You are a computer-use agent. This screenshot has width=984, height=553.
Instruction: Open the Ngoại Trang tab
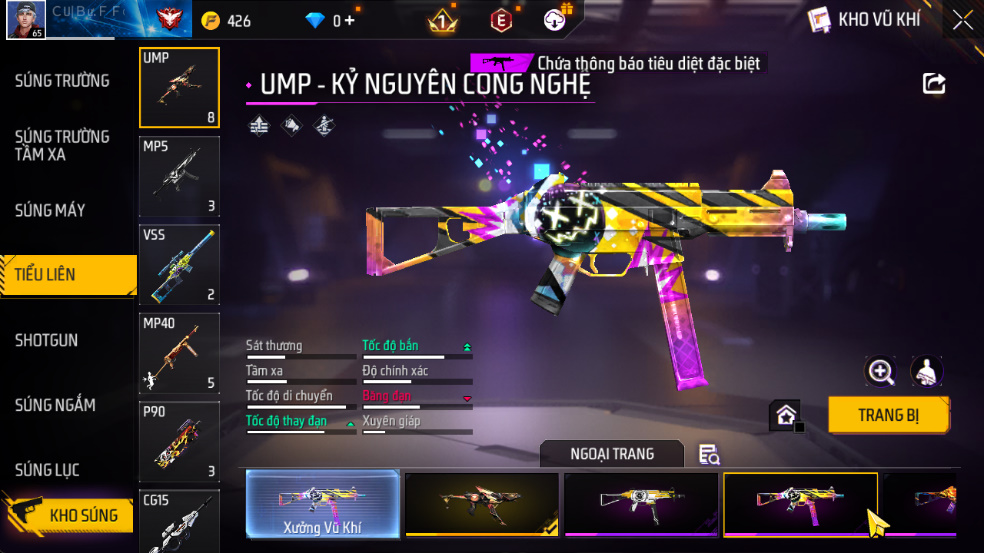coord(612,454)
